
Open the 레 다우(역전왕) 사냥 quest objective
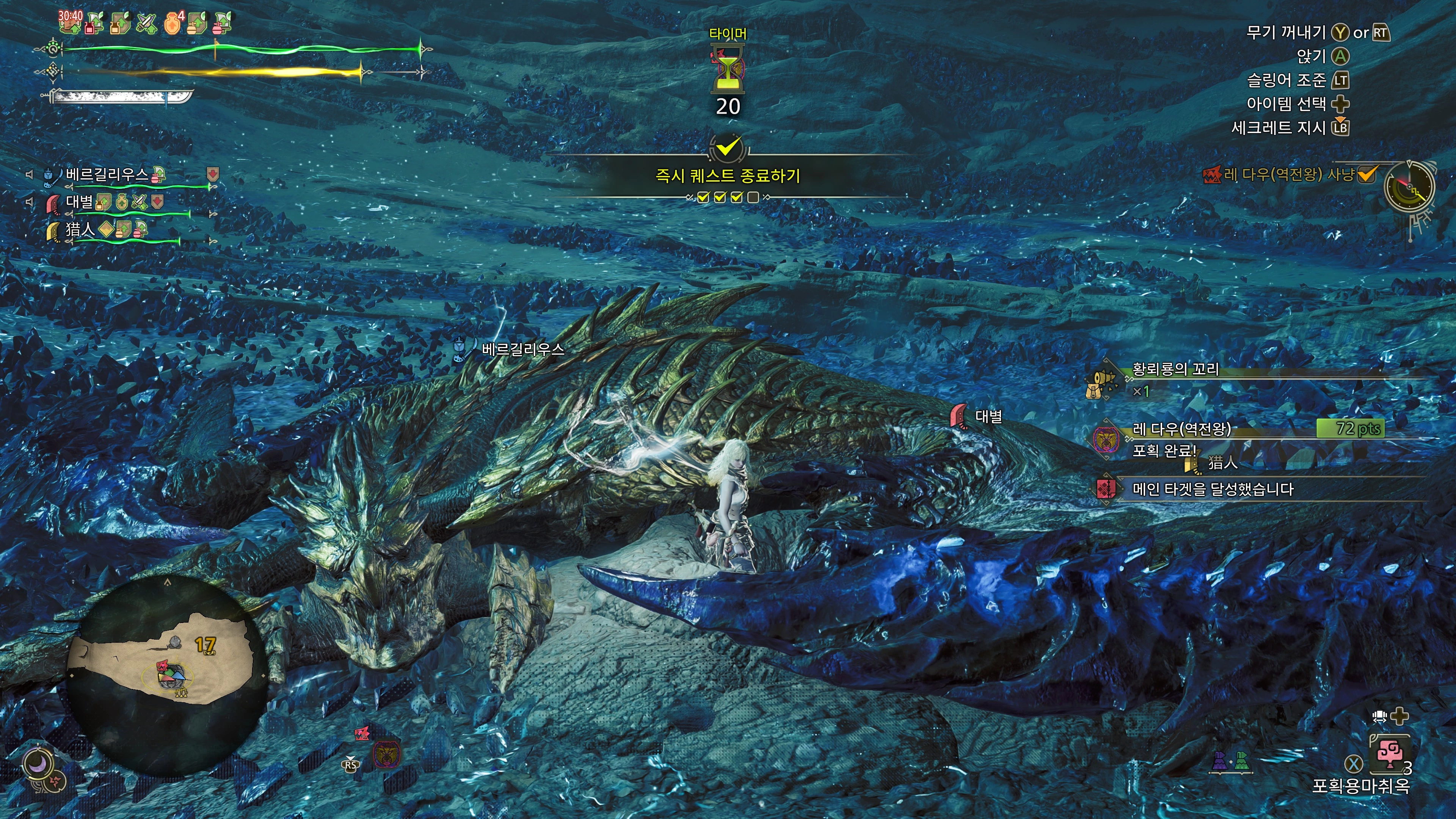click(x=1289, y=175)
